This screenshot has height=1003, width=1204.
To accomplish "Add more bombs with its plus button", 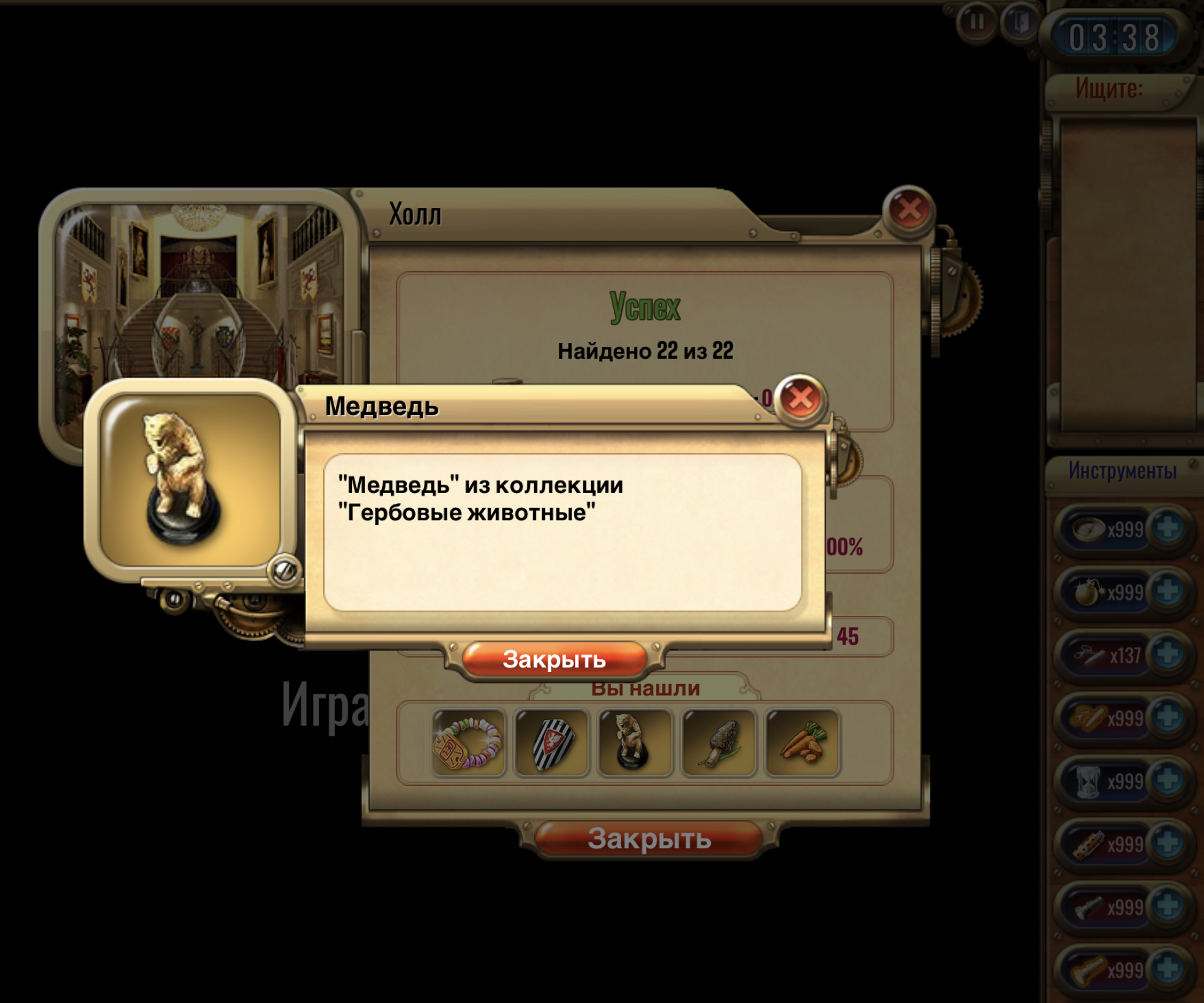I will click(x=1167, y=591).
